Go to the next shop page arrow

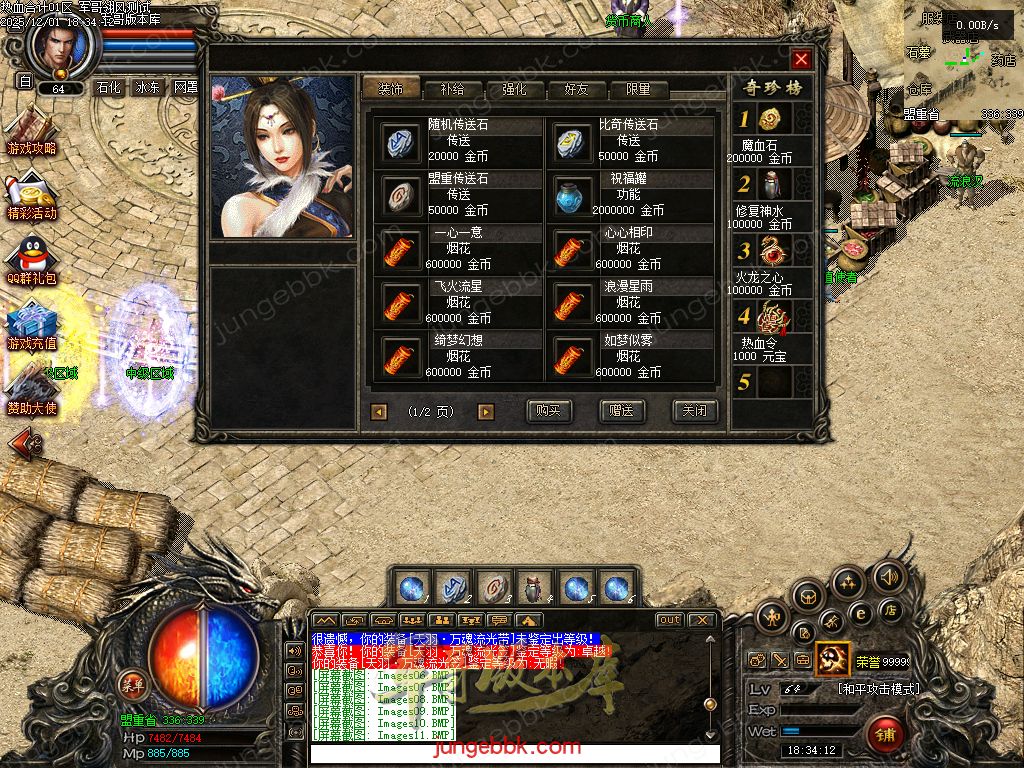coord(485,411)
